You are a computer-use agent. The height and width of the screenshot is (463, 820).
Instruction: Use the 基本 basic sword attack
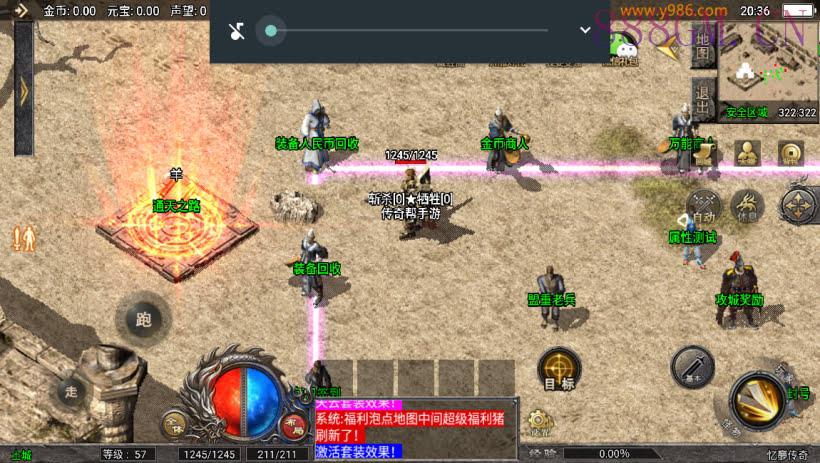(x=692, y=367)
